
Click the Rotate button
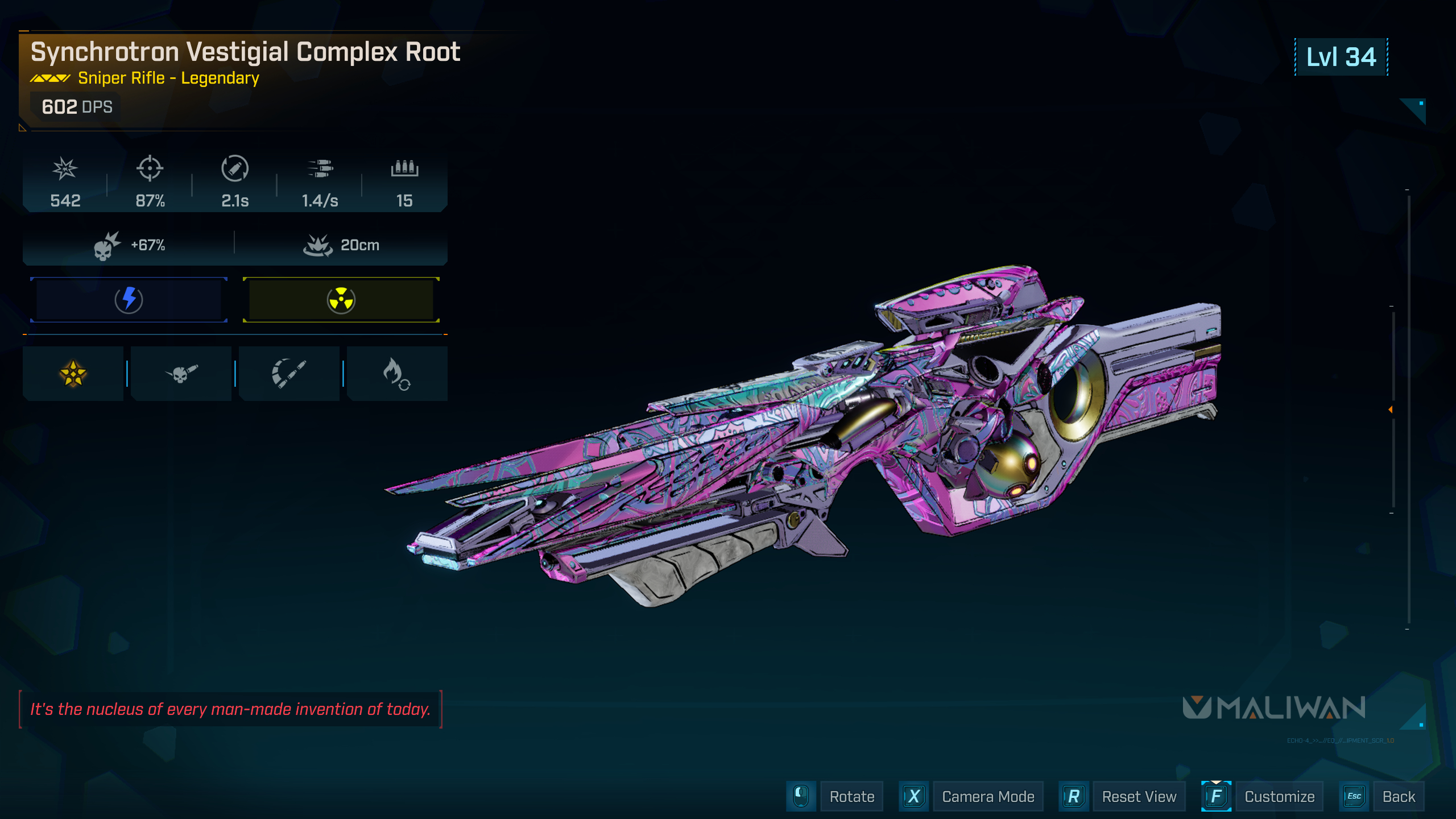point(851,796)
